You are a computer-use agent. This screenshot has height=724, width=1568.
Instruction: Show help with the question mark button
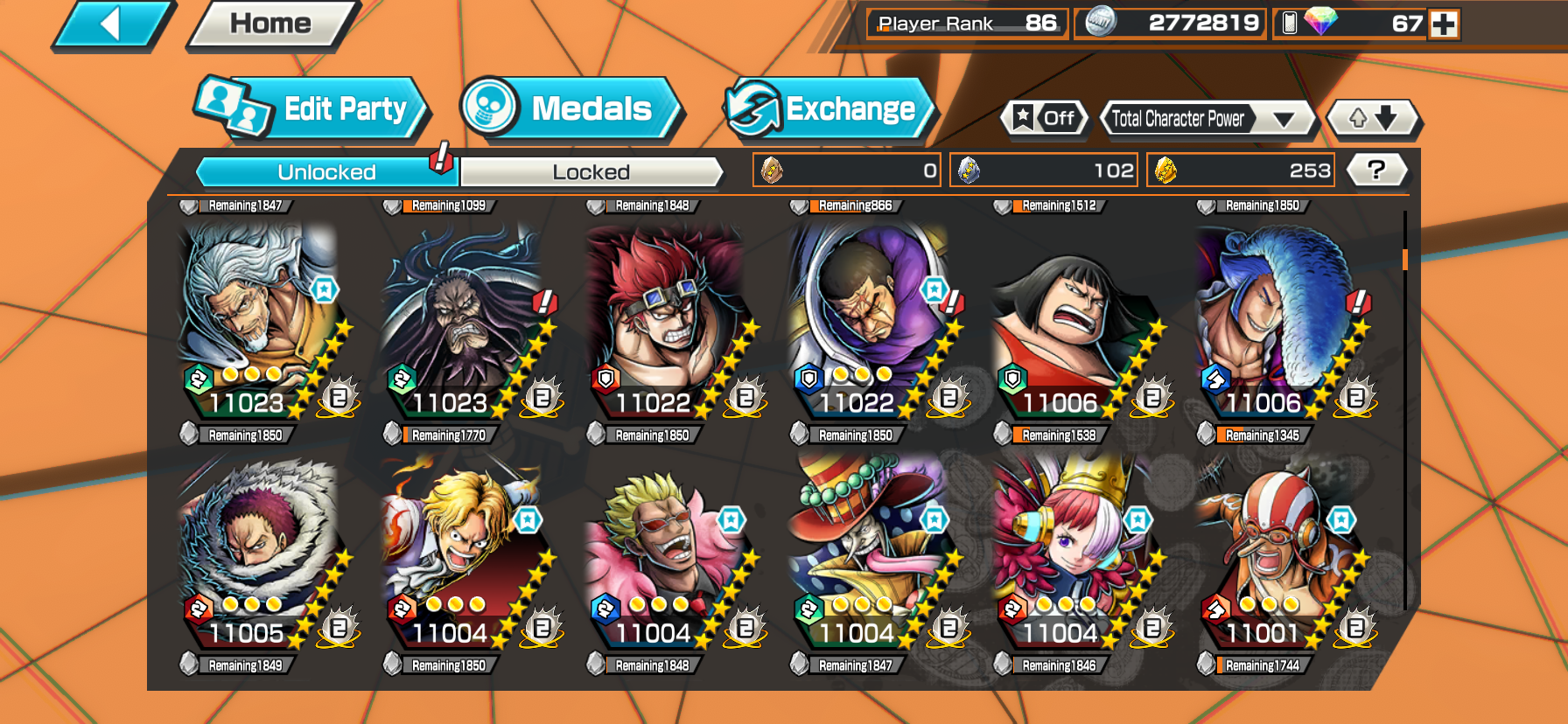point(1375,170)
